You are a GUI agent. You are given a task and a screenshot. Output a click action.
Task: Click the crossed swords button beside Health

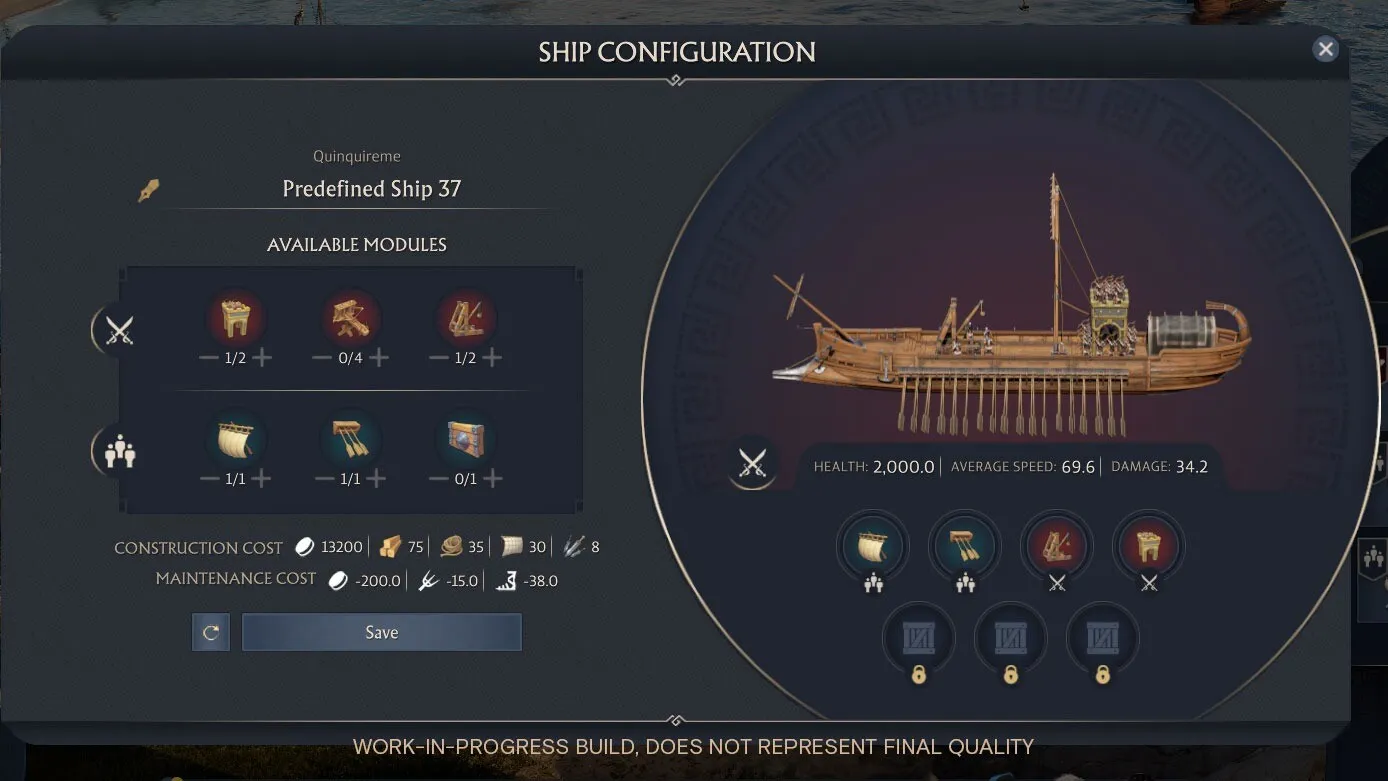[x=752, y=463]
